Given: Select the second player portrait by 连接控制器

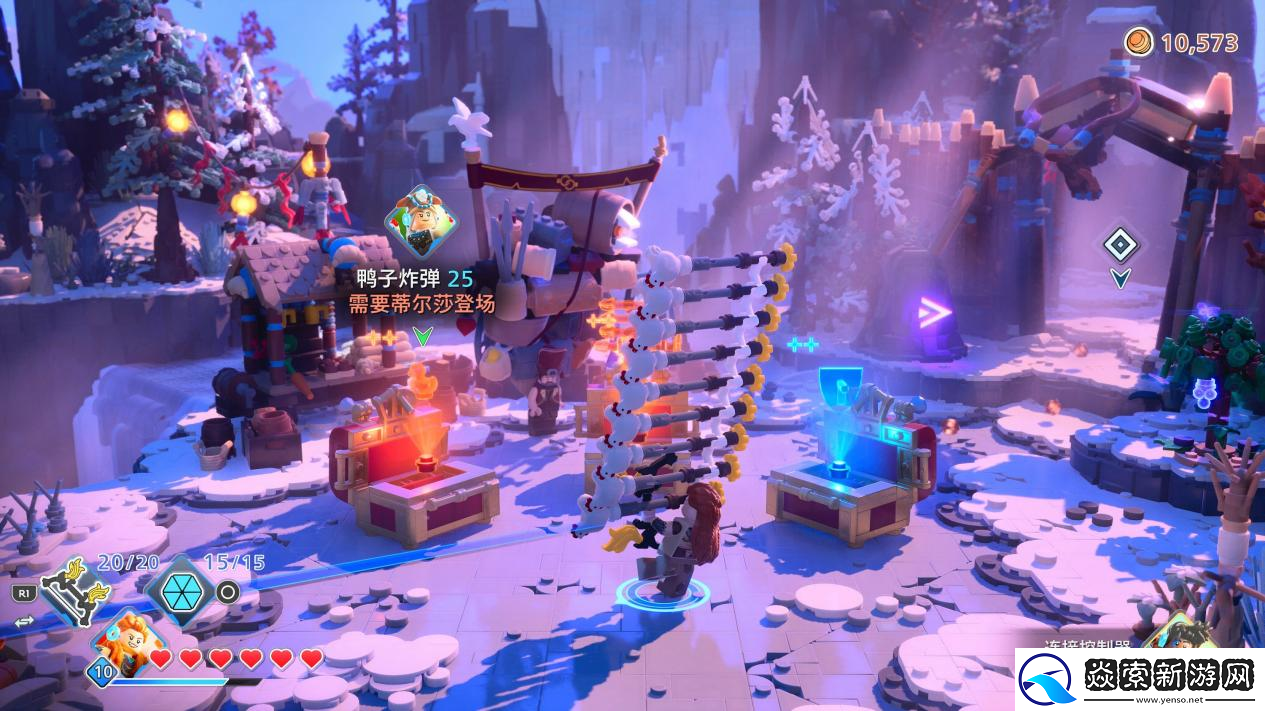Looking at the screenshot, I should 1180,634.
